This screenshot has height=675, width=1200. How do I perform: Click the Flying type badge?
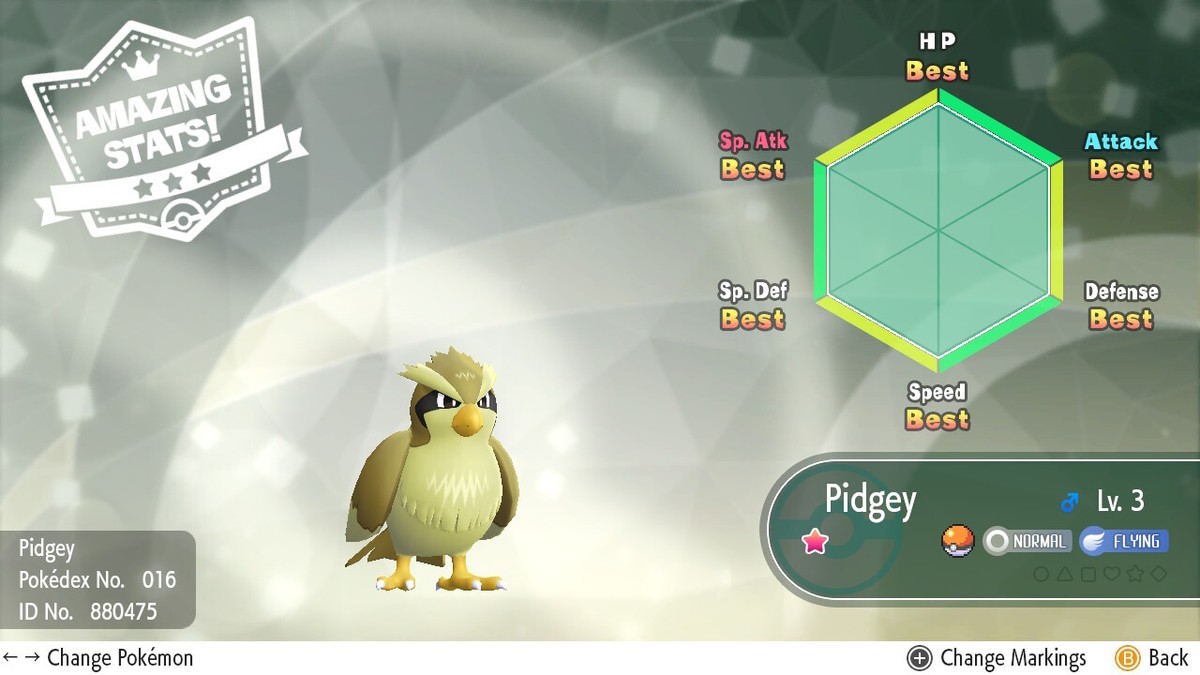click(x=1125, y=542)
